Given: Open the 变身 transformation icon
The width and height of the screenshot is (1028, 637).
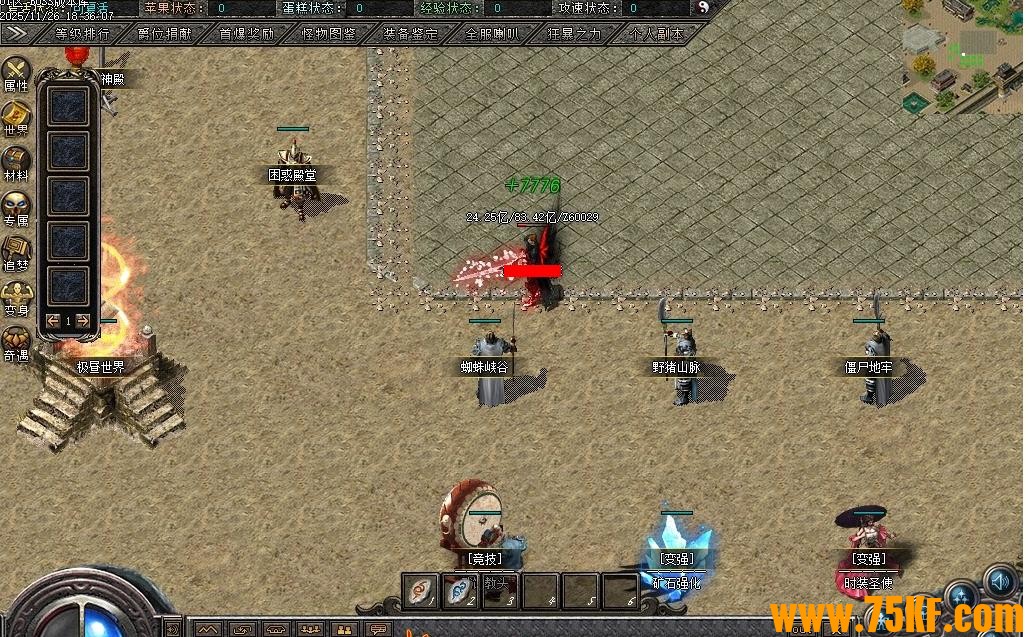Looking at the screenshot, I should point(16,296).
